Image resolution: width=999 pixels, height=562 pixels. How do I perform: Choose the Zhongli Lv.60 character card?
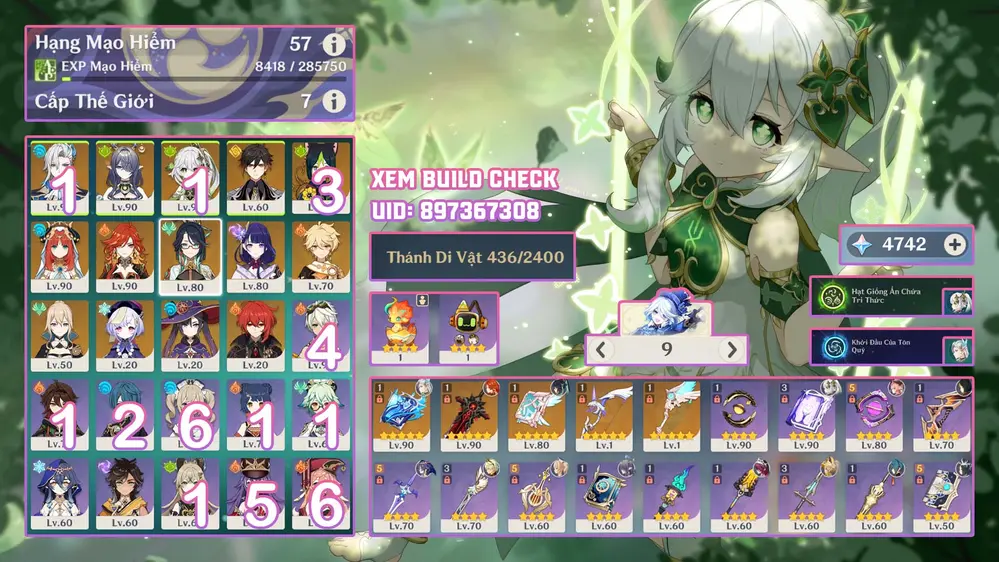254,176
